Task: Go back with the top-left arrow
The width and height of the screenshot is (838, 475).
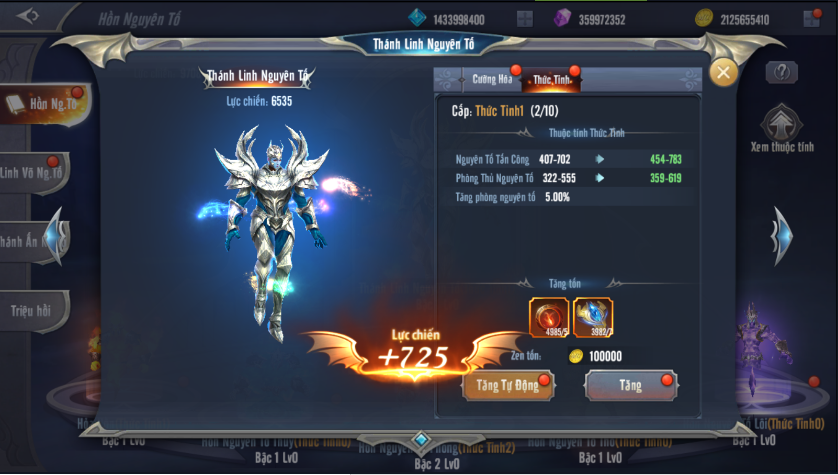Action: (28, 15)
